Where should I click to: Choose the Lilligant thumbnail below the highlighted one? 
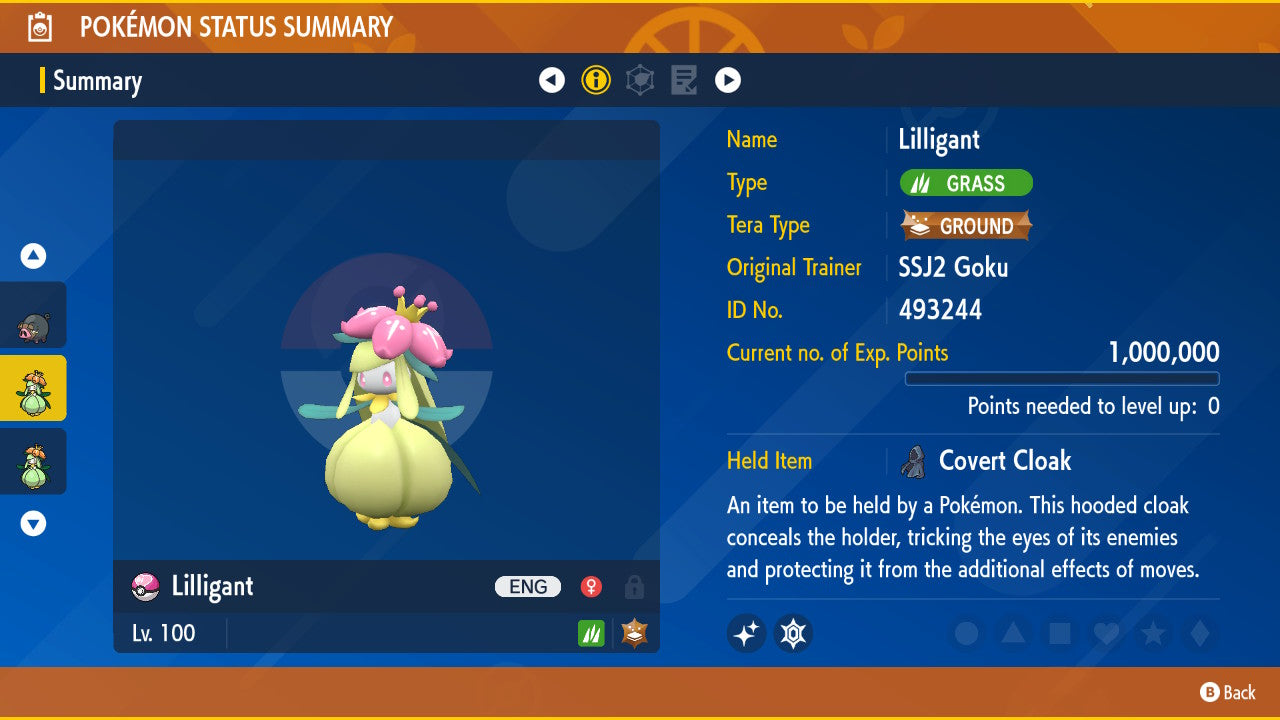33,461
